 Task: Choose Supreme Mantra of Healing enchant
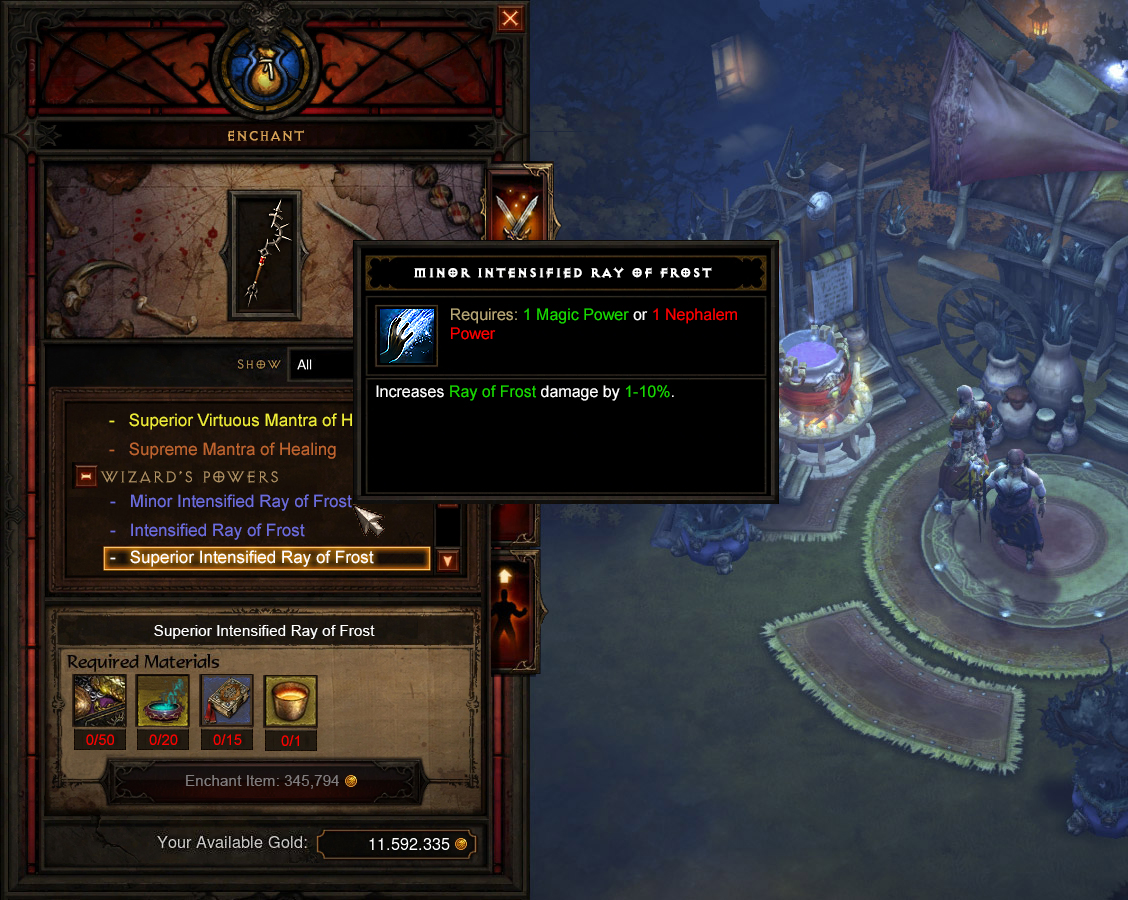point(232,450)
